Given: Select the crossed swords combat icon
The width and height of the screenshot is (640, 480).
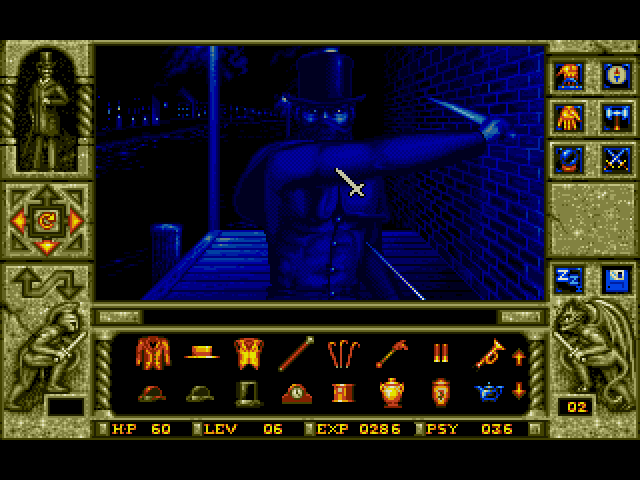Looking at the screenshot, I should coord(613,159).
